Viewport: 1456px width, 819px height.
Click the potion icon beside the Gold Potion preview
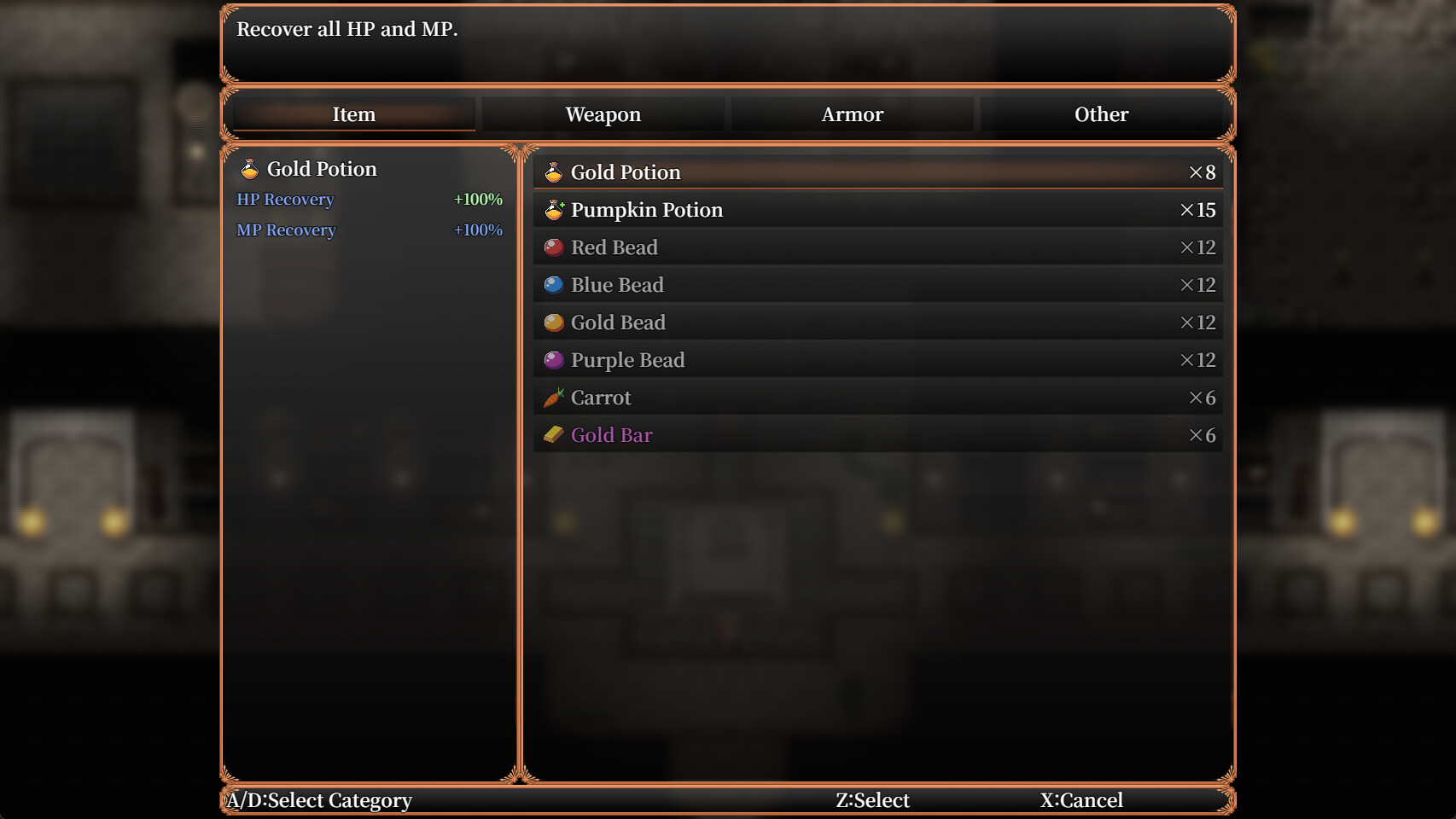pos(248,168)
